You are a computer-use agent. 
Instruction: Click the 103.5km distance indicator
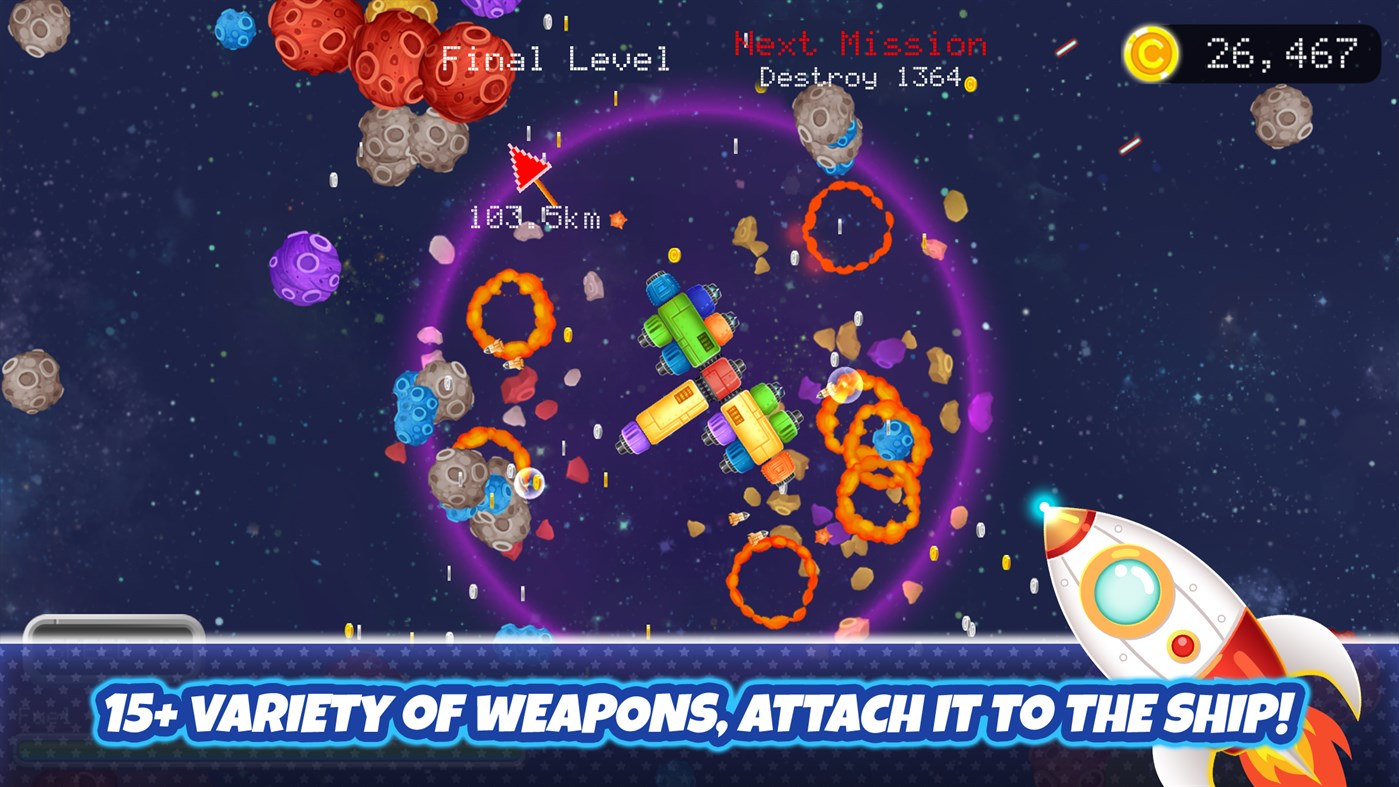pyautogui.click(x=535, y=219)
